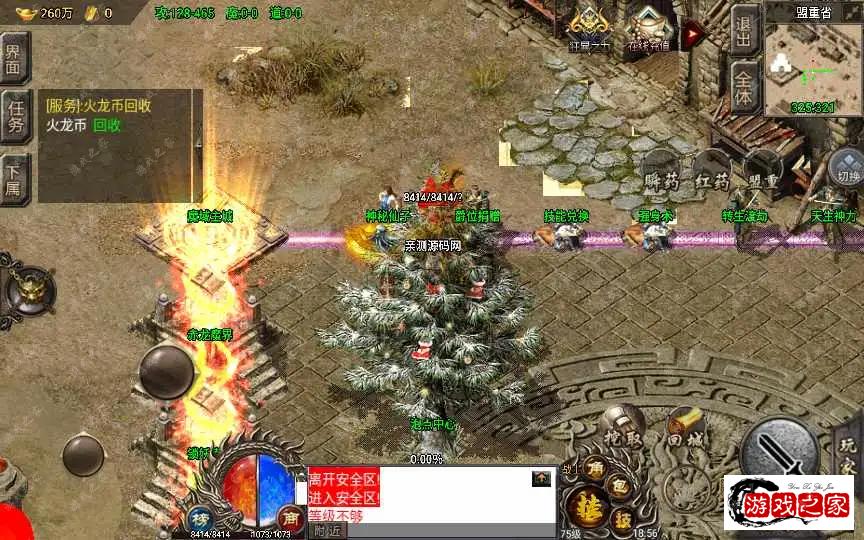Open the 商 shop button by the orb
This screenshot has width=864, height=540.
(291, 518)
